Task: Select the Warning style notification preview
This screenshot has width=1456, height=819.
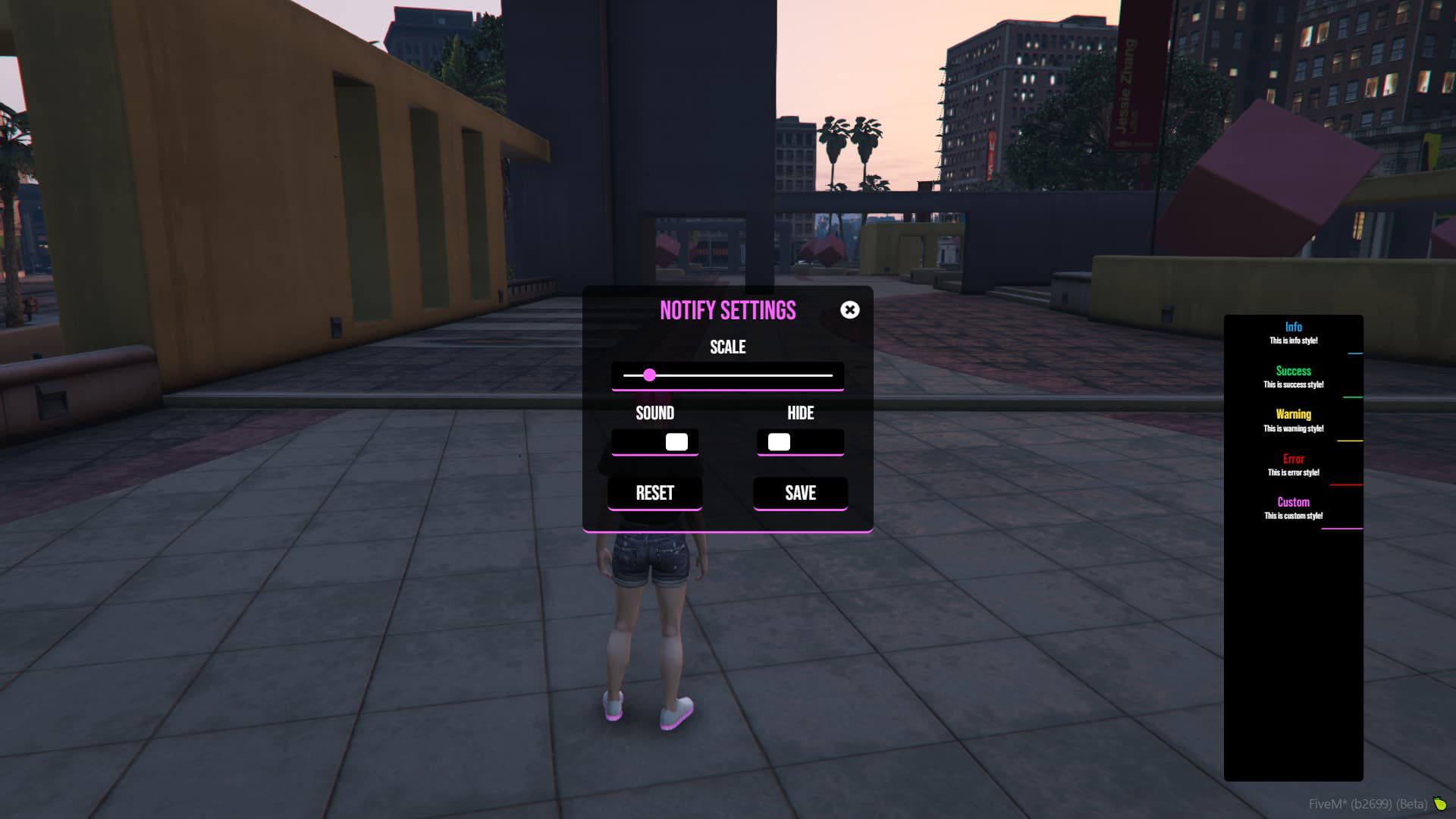Action: click(x=1293, y=421)
